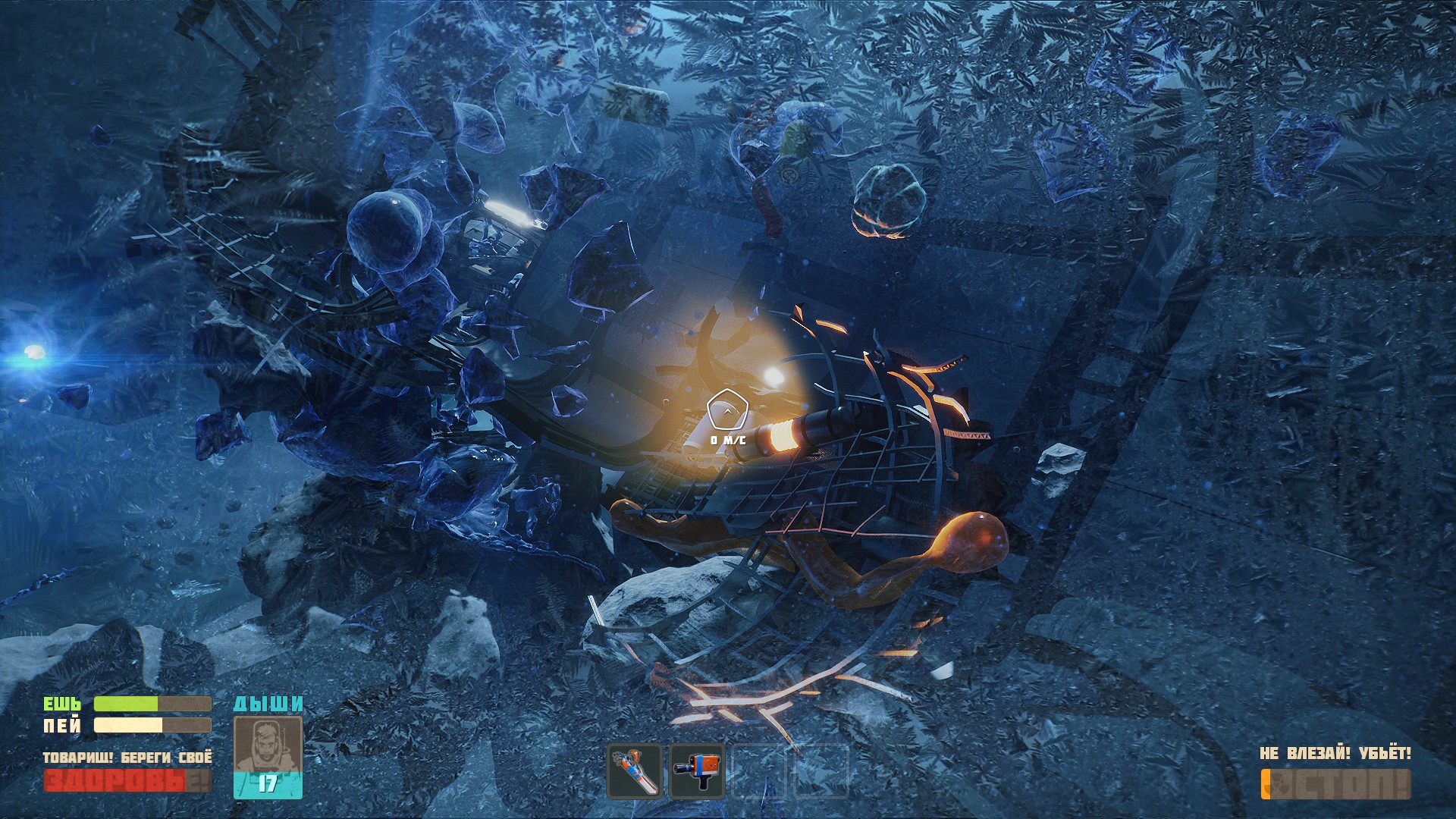Click the ТОВАРИЩ! БЕРЕГИ СВОЁ message
Image resolution: width=1456 pixels, height=819 pixels.
[x=127, y=757]
